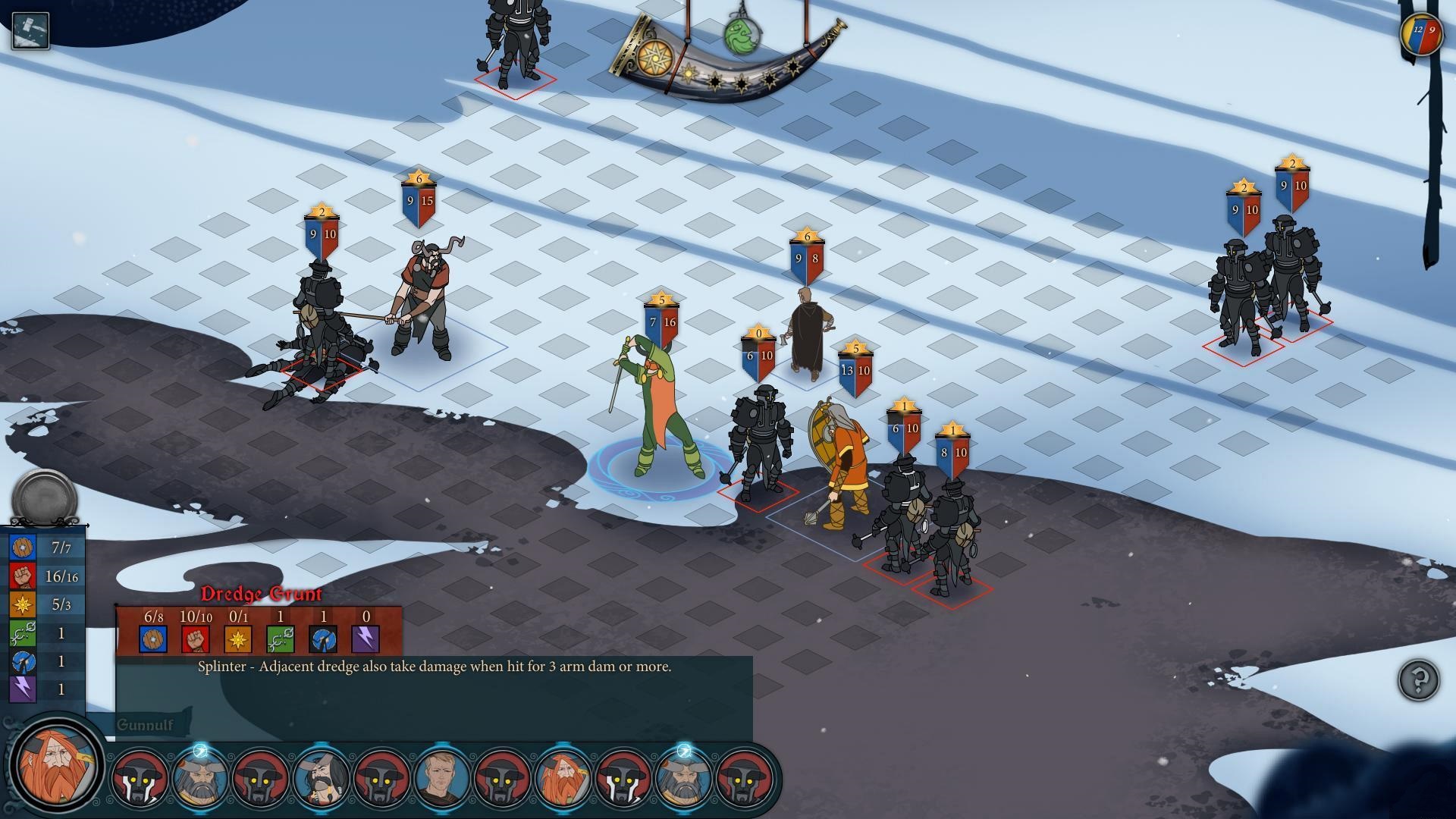1456x819 pixels.
Task: Click the Dredge Grunt purple lightning icon
Action: click(366, 639)
